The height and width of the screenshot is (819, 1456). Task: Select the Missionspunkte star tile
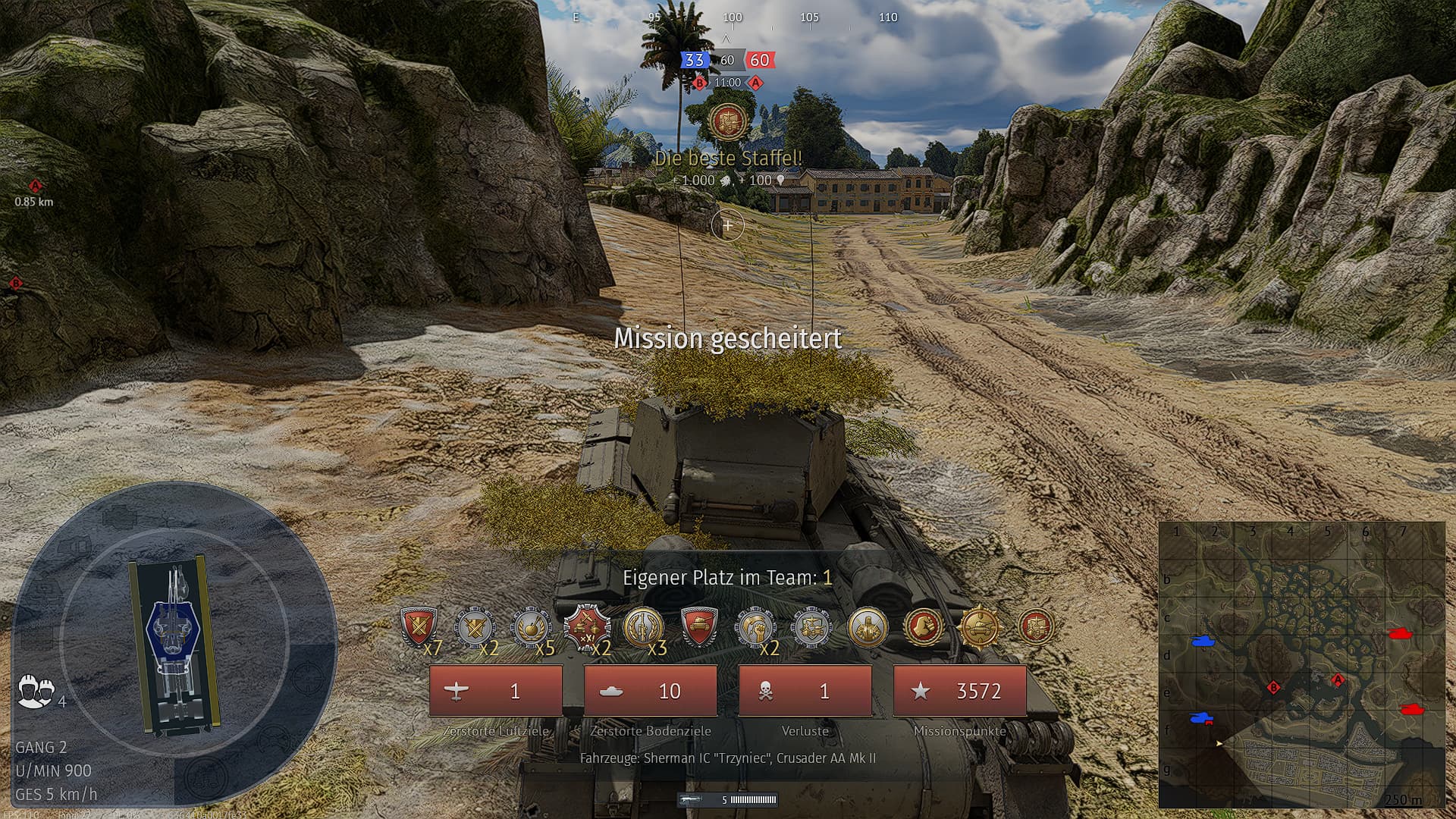(x=960, y=691)
